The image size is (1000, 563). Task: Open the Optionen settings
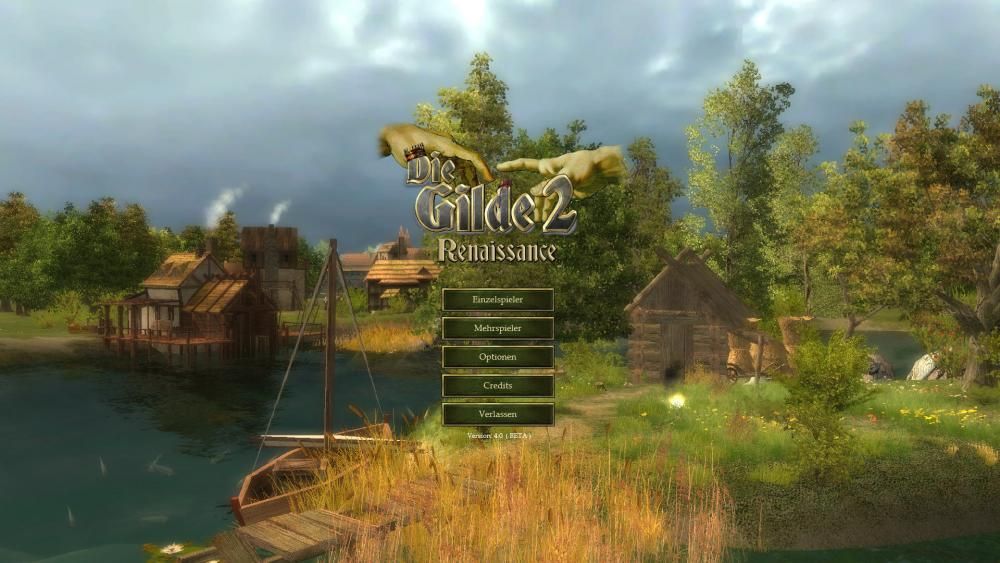[497, 357]
